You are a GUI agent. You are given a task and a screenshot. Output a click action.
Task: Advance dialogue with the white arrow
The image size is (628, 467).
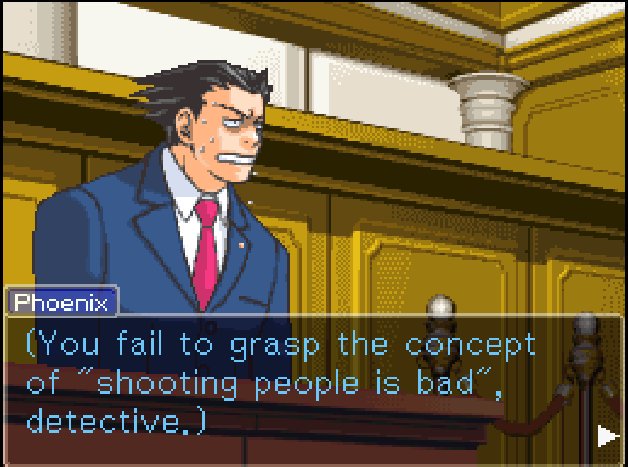pos(606,436)
